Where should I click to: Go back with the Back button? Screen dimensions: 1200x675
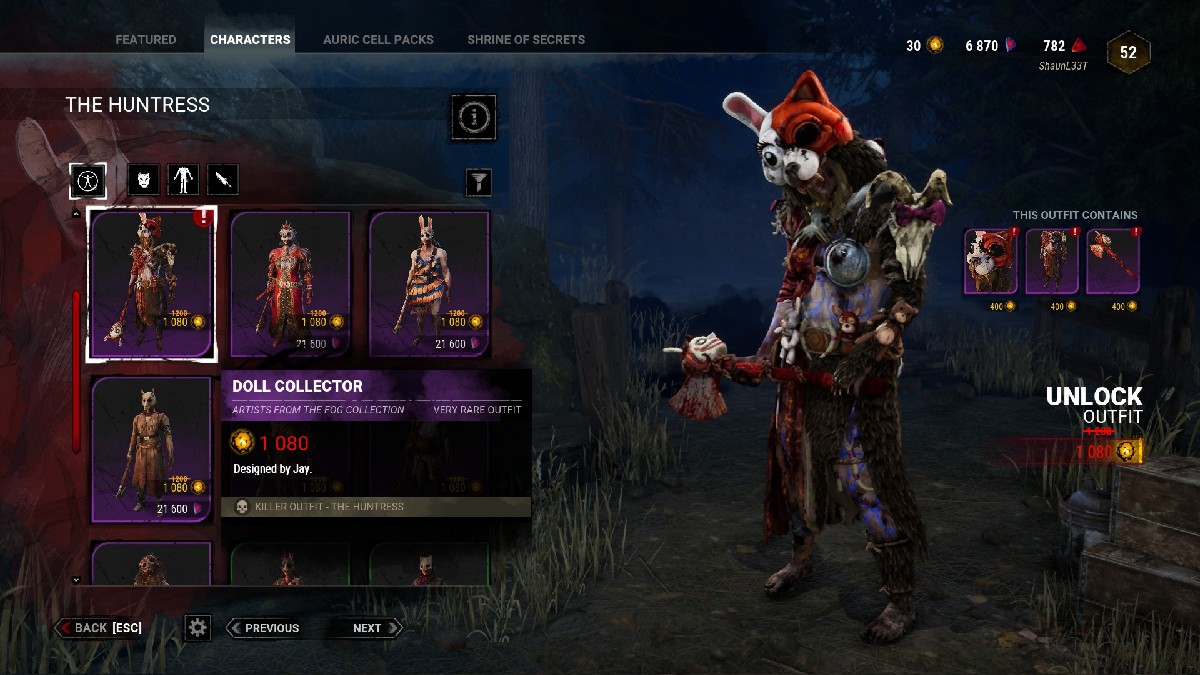coord(100,628)
